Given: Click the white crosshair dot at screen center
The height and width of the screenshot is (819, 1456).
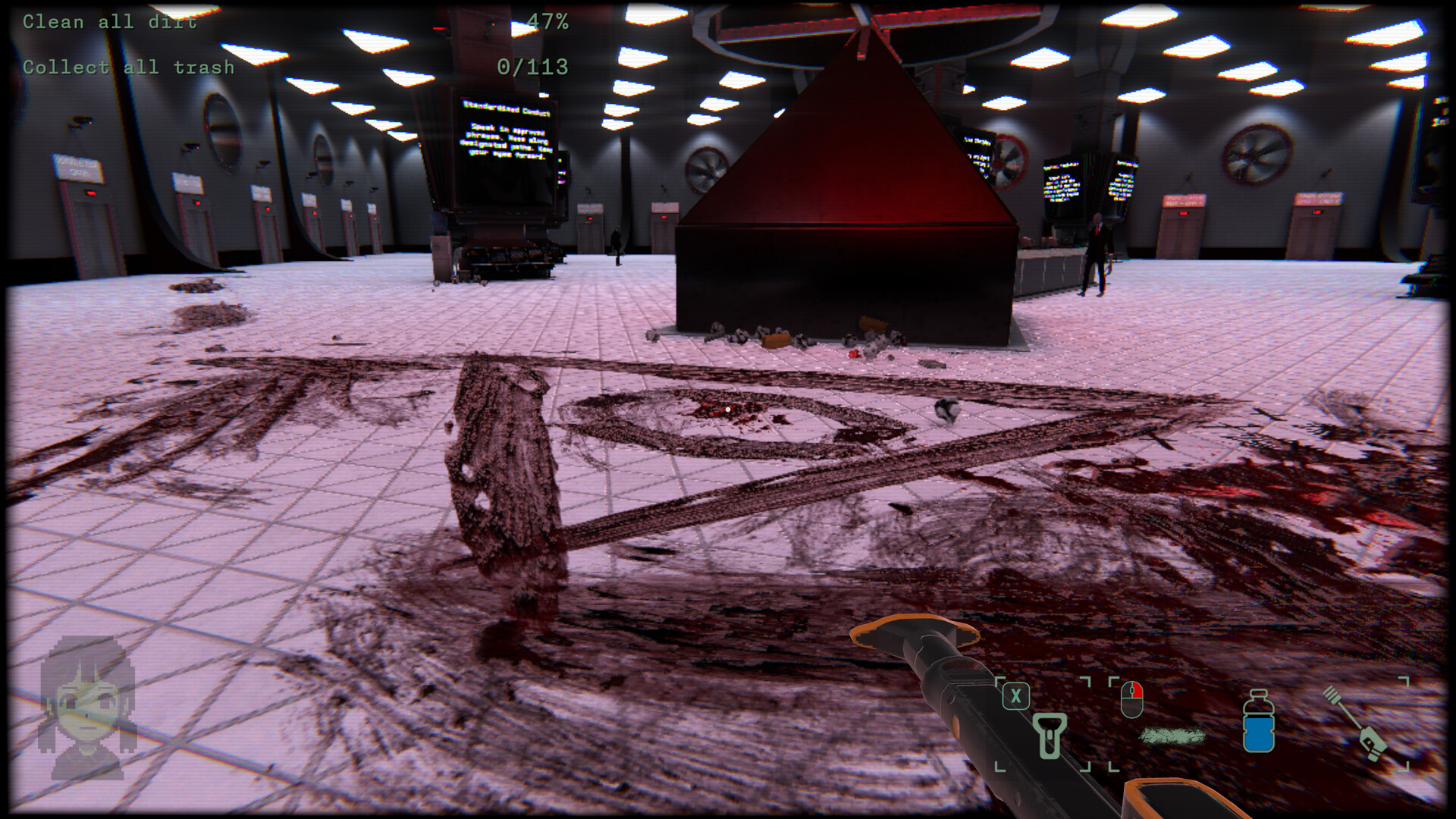Looking at the screenshot, I should [x=727, y=409].
